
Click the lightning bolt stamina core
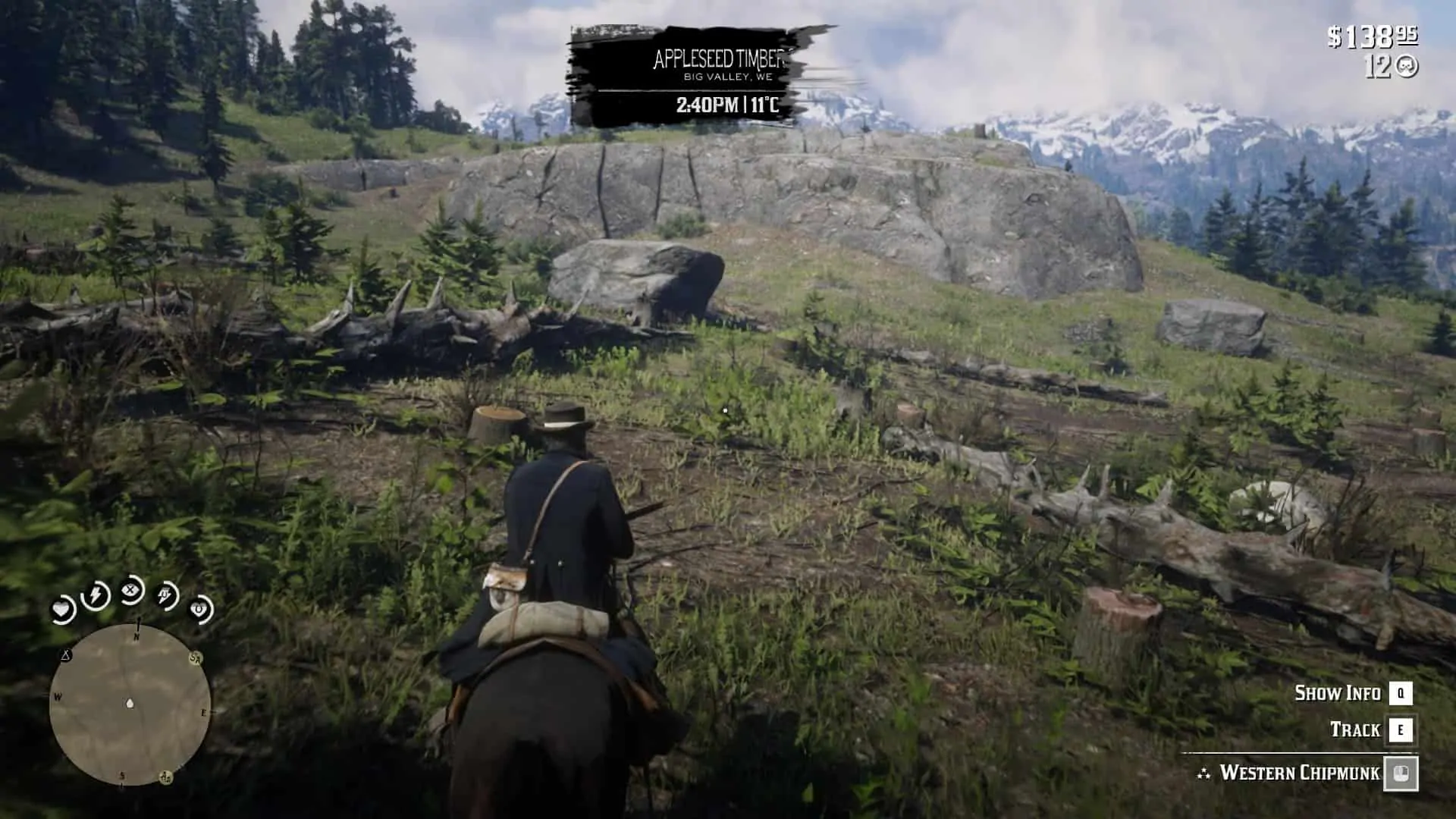pyautogui.click(x=96, y=595)
